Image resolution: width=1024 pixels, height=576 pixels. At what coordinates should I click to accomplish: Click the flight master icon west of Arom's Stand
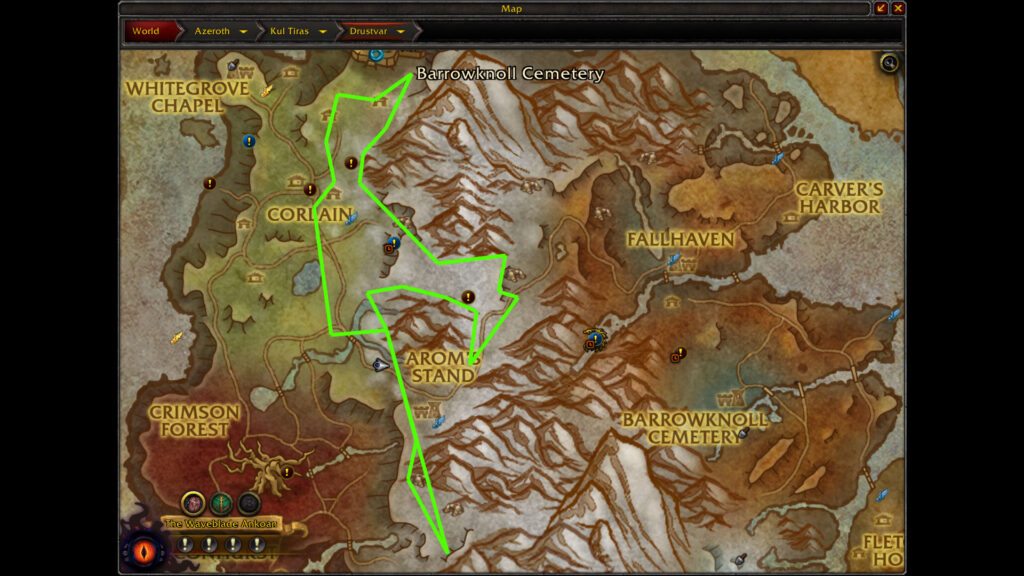[380, 366]
